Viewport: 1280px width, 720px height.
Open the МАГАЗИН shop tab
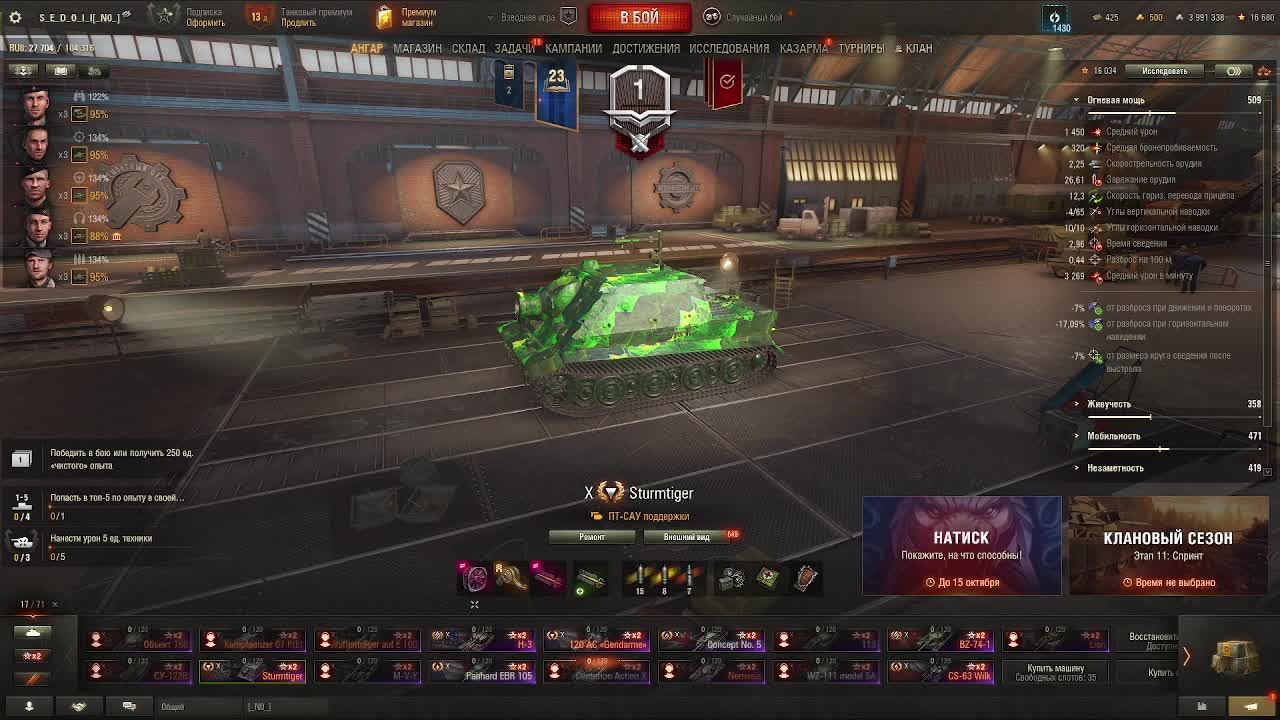click(417, 48)
